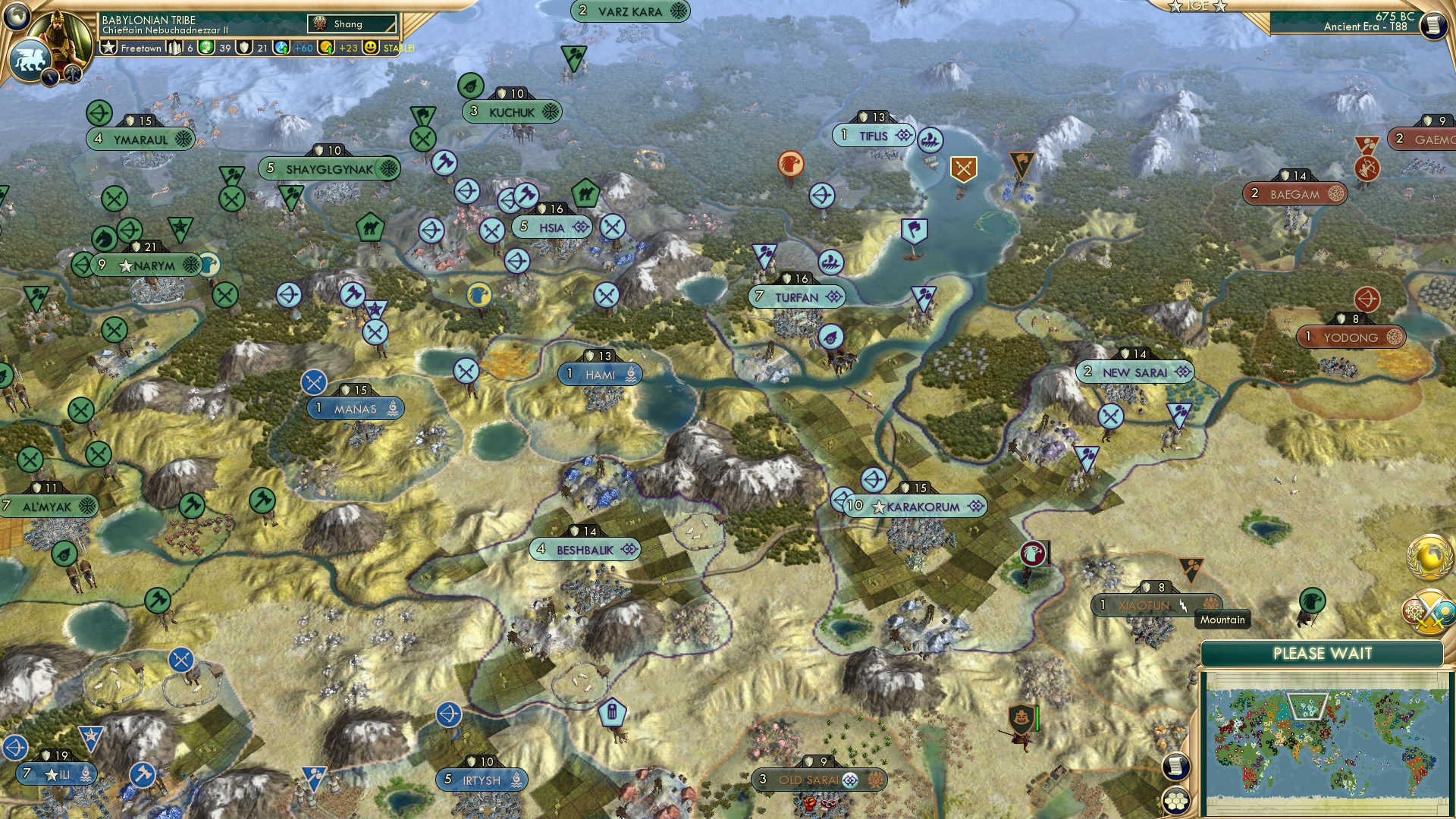Click the green culture icon showing 39
This screenshot has height=819, width=1456.
207,47
